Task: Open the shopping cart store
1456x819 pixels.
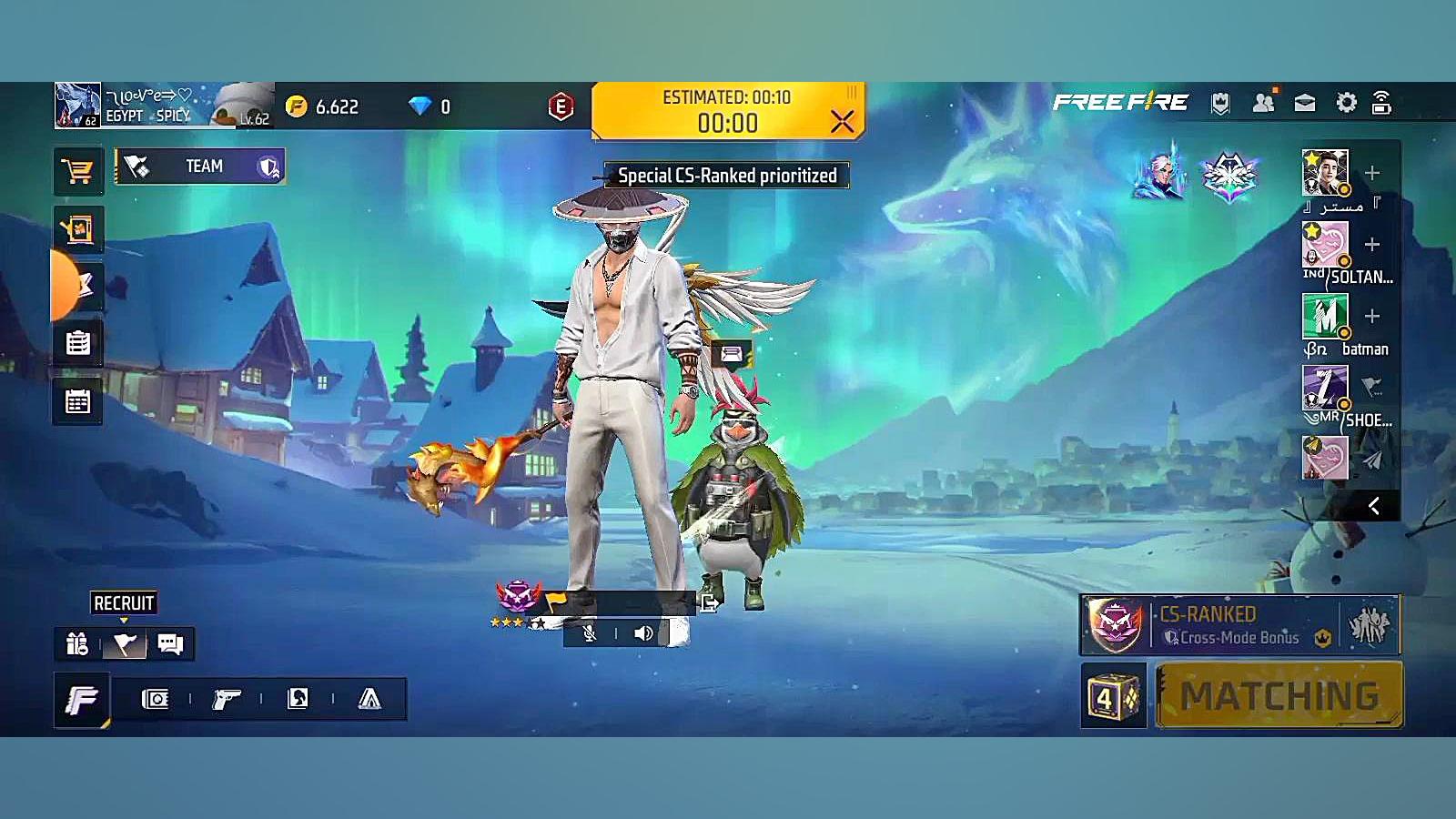Action: pos(77,171)
